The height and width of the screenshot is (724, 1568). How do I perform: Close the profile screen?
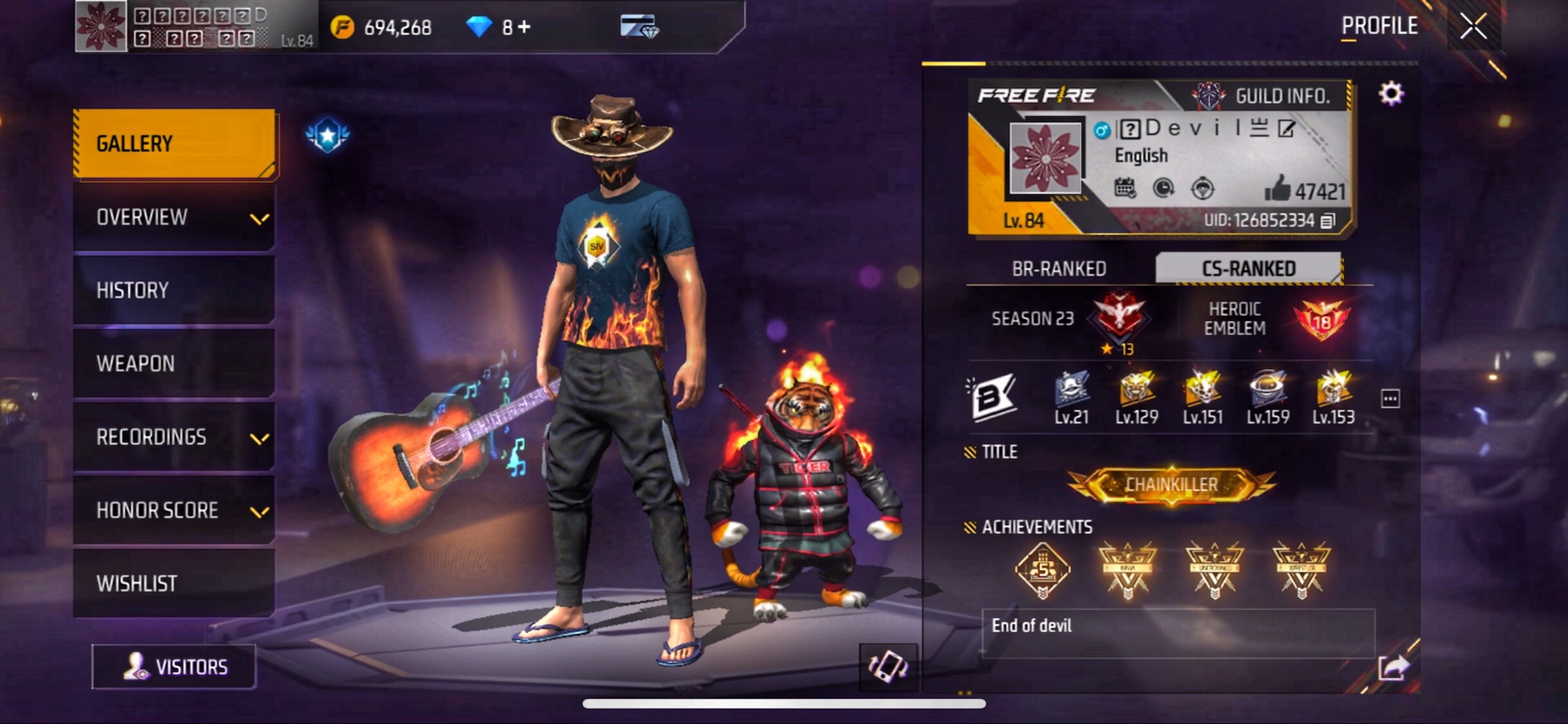point(1473,27)
